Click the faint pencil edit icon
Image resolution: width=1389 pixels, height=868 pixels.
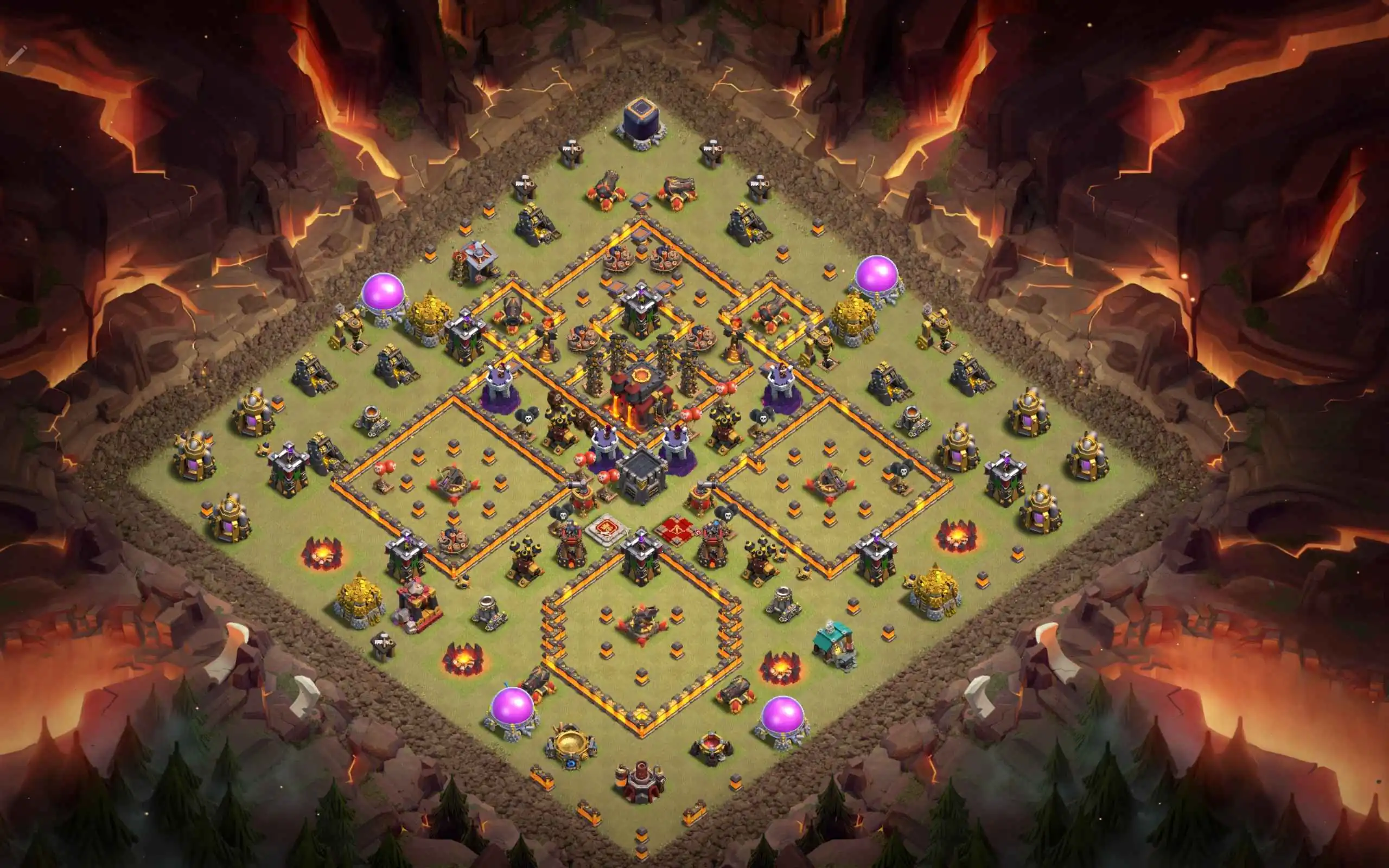click(x=17, y=56)
